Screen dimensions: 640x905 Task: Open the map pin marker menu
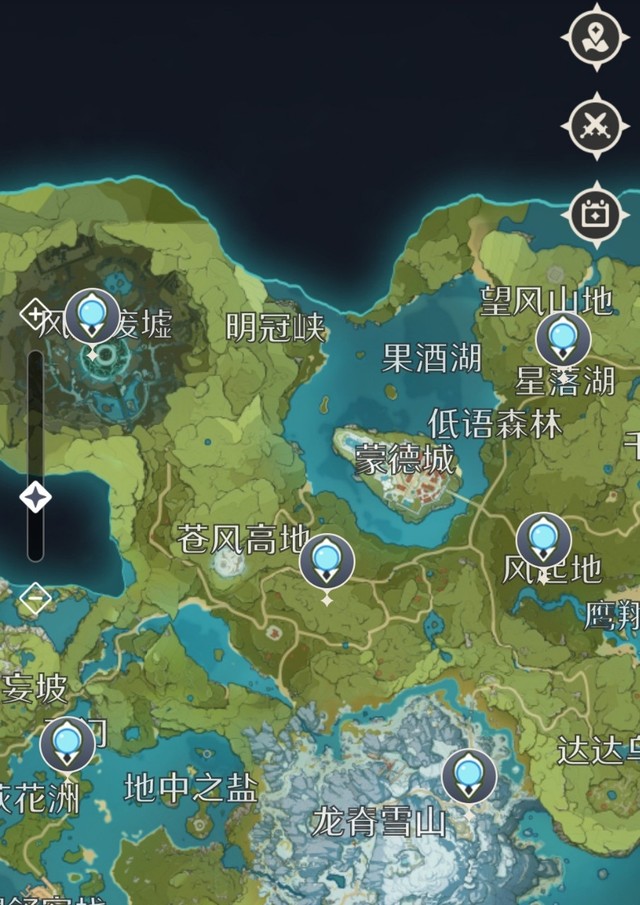click(x=596, y=39)
